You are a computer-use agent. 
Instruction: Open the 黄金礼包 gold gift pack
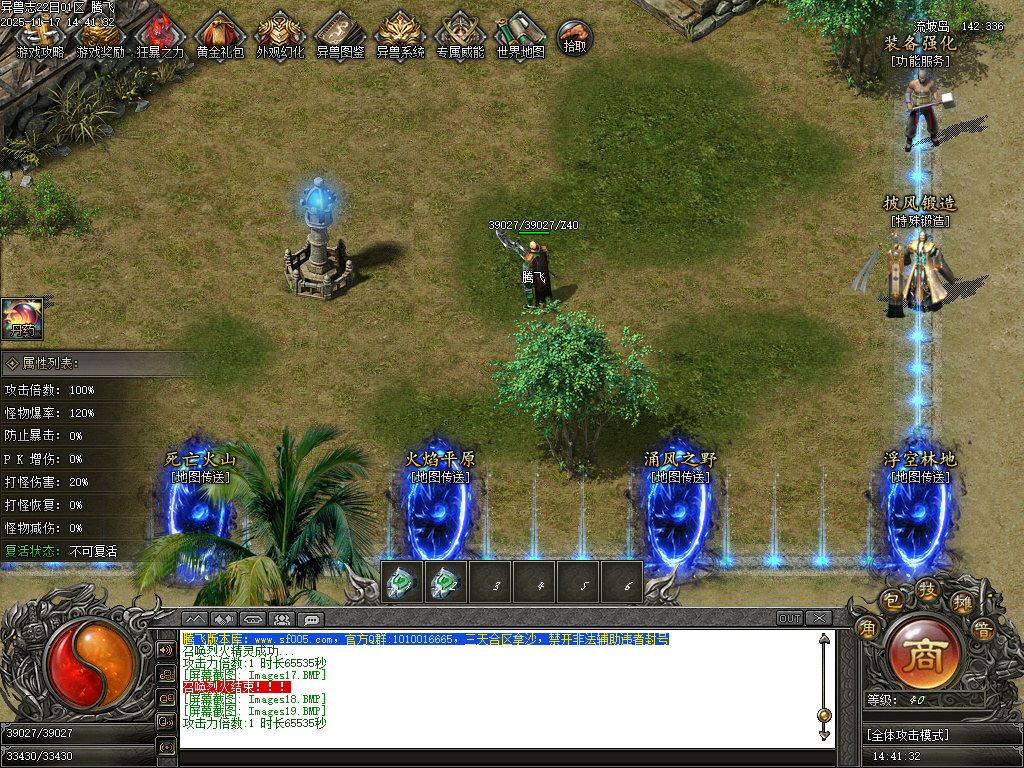pyautogui.click(x=220, y=35)
